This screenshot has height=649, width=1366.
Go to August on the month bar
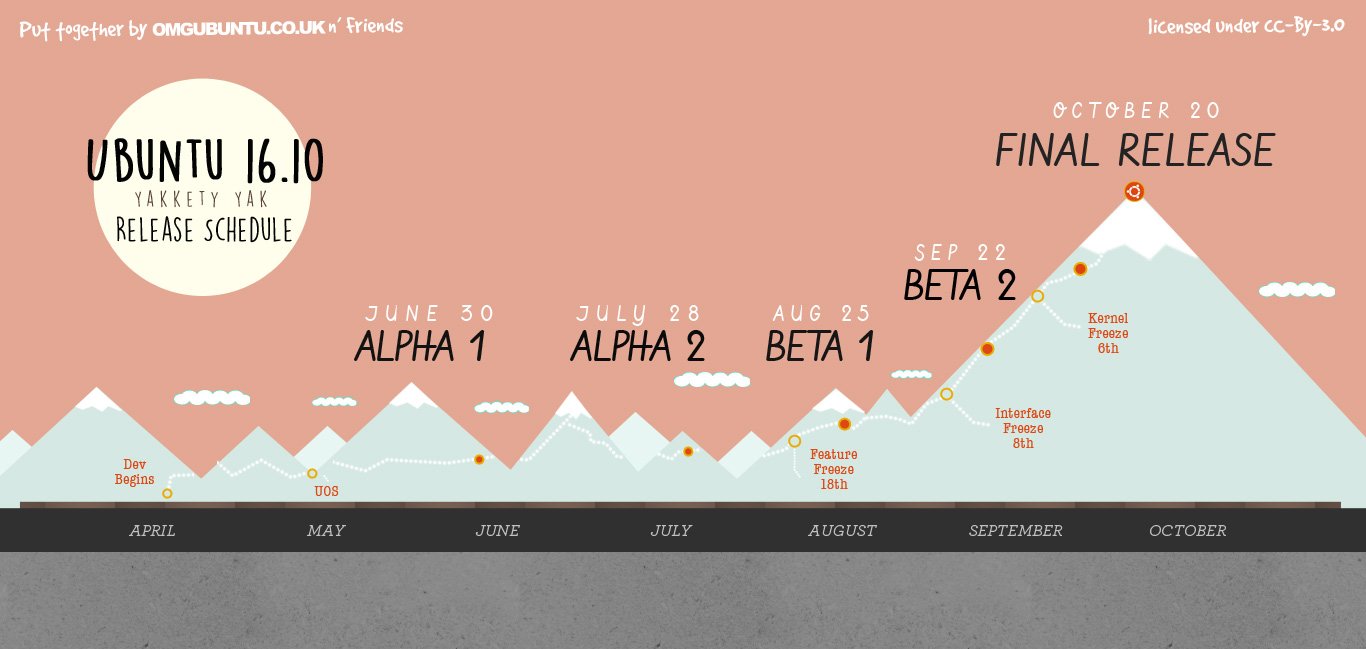click(x=843, y=531)
